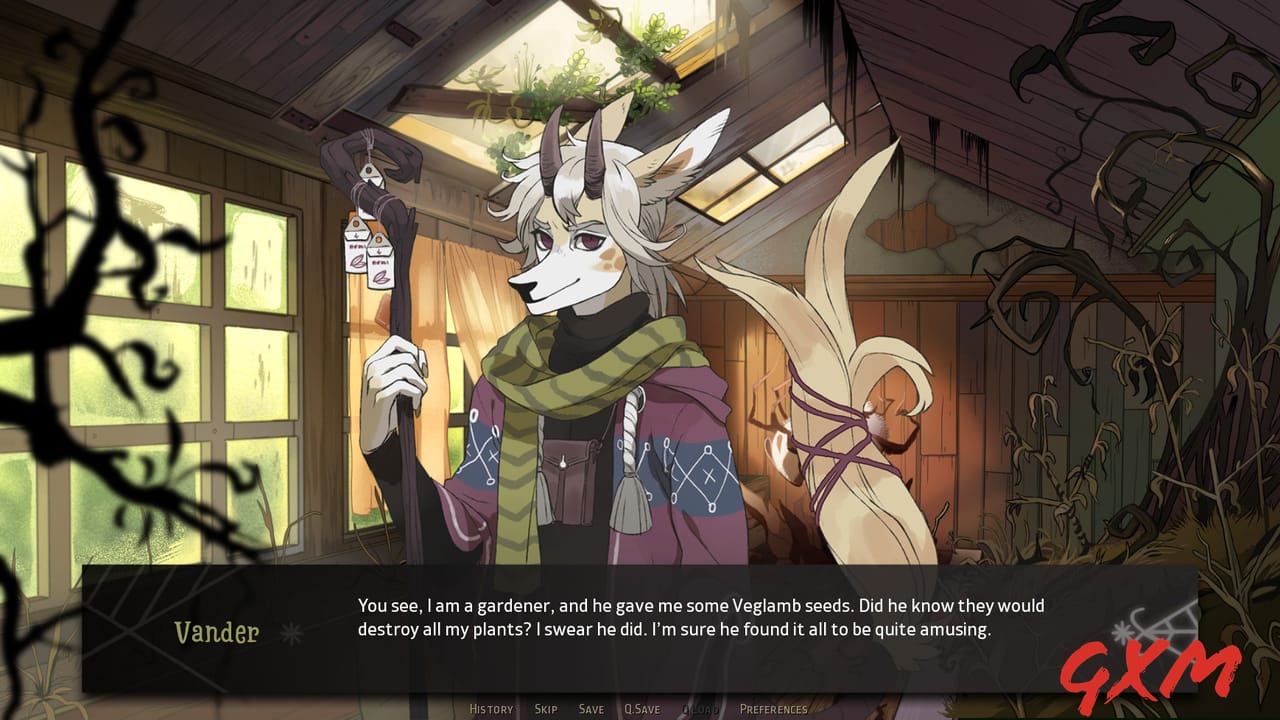Open the Save screen
This screenshot has height=720, width=1280.
click(591, 708)
